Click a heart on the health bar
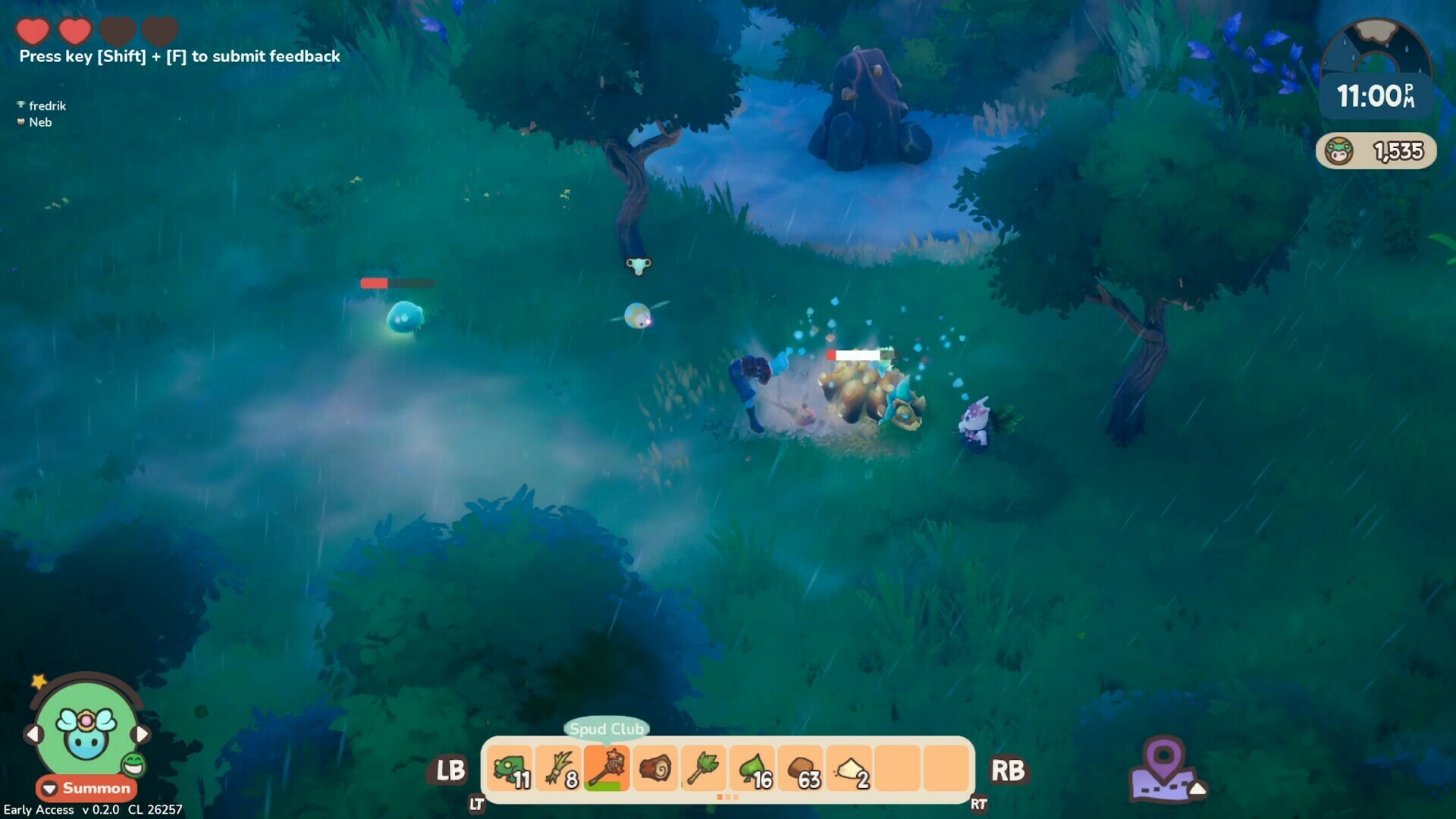Image resolution: width=1456 pixels, height=819 pixels. point(32,32)
